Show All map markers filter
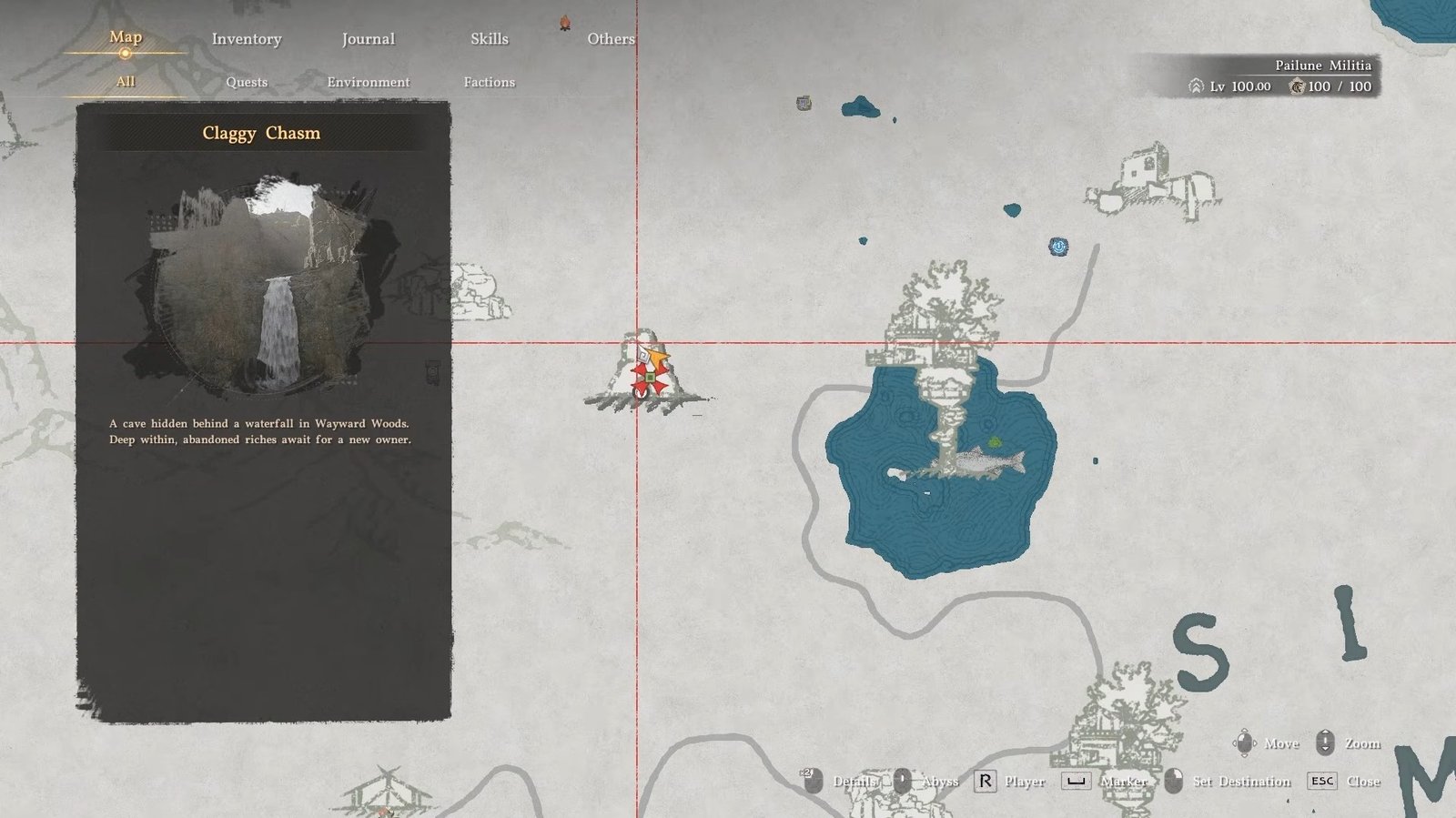Image resolution: width=1456 pixels, height=818 pixels. tap(126, 82)
